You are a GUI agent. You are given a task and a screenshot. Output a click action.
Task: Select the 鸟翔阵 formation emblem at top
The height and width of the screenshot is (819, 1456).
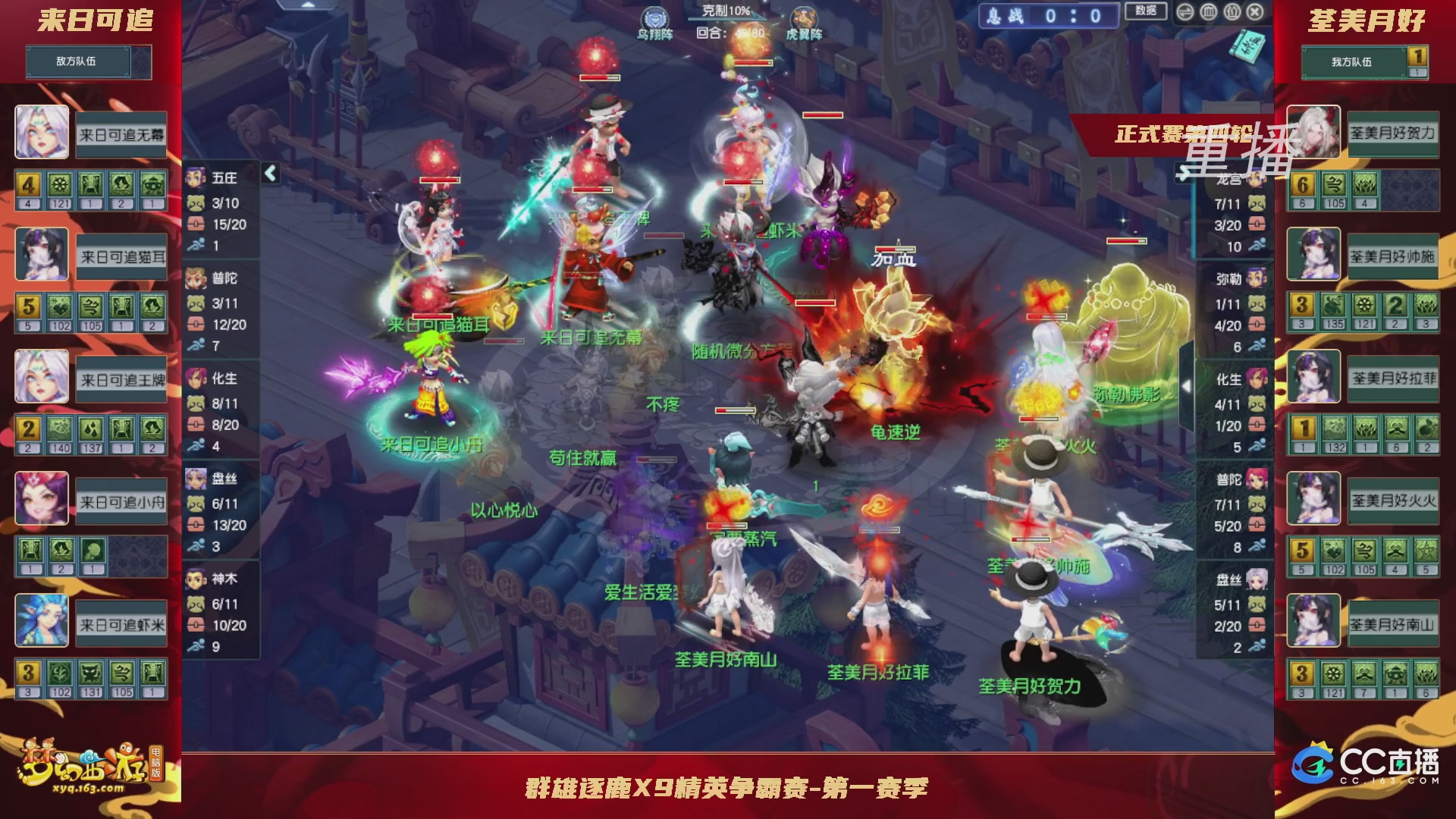(x=654, y=17)
